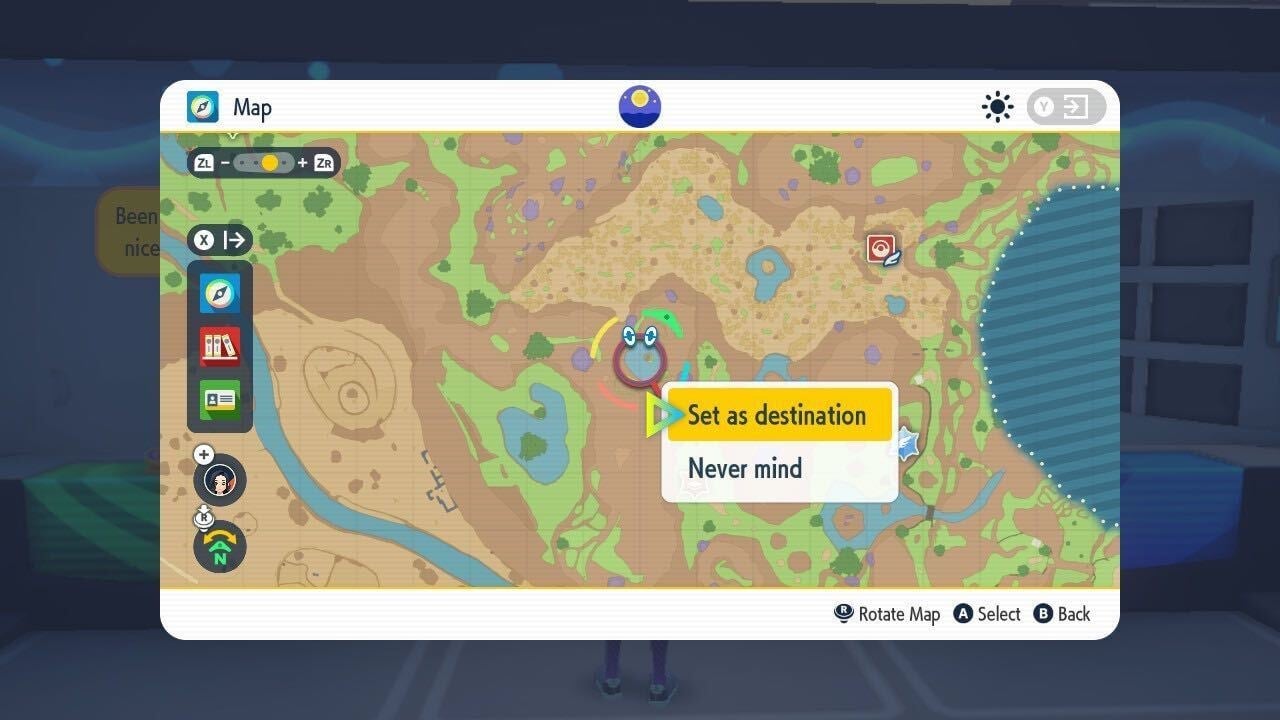Select Set as destination
1280x720 pixels.
tap(779, 415)
